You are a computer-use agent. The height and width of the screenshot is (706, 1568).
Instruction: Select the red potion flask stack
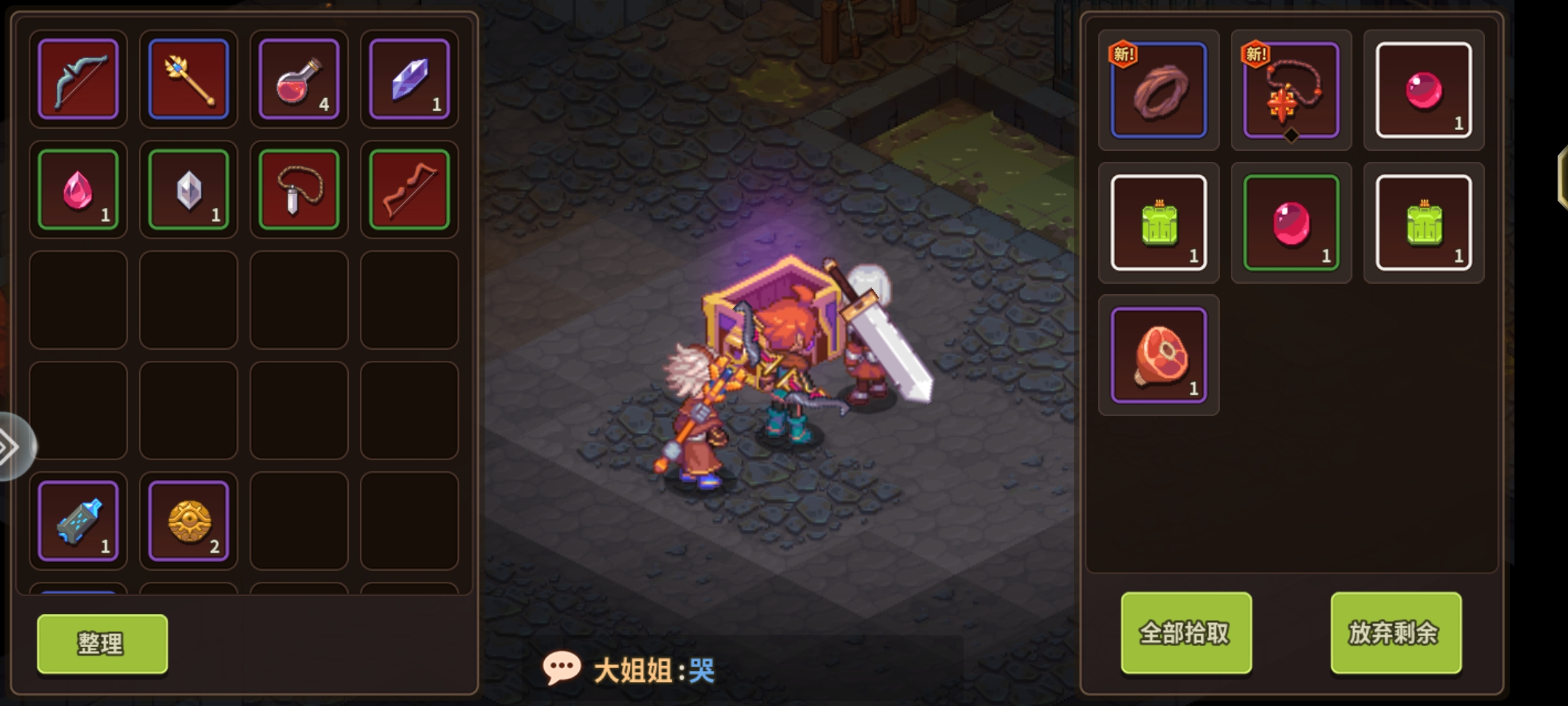(x=299, y=79)
